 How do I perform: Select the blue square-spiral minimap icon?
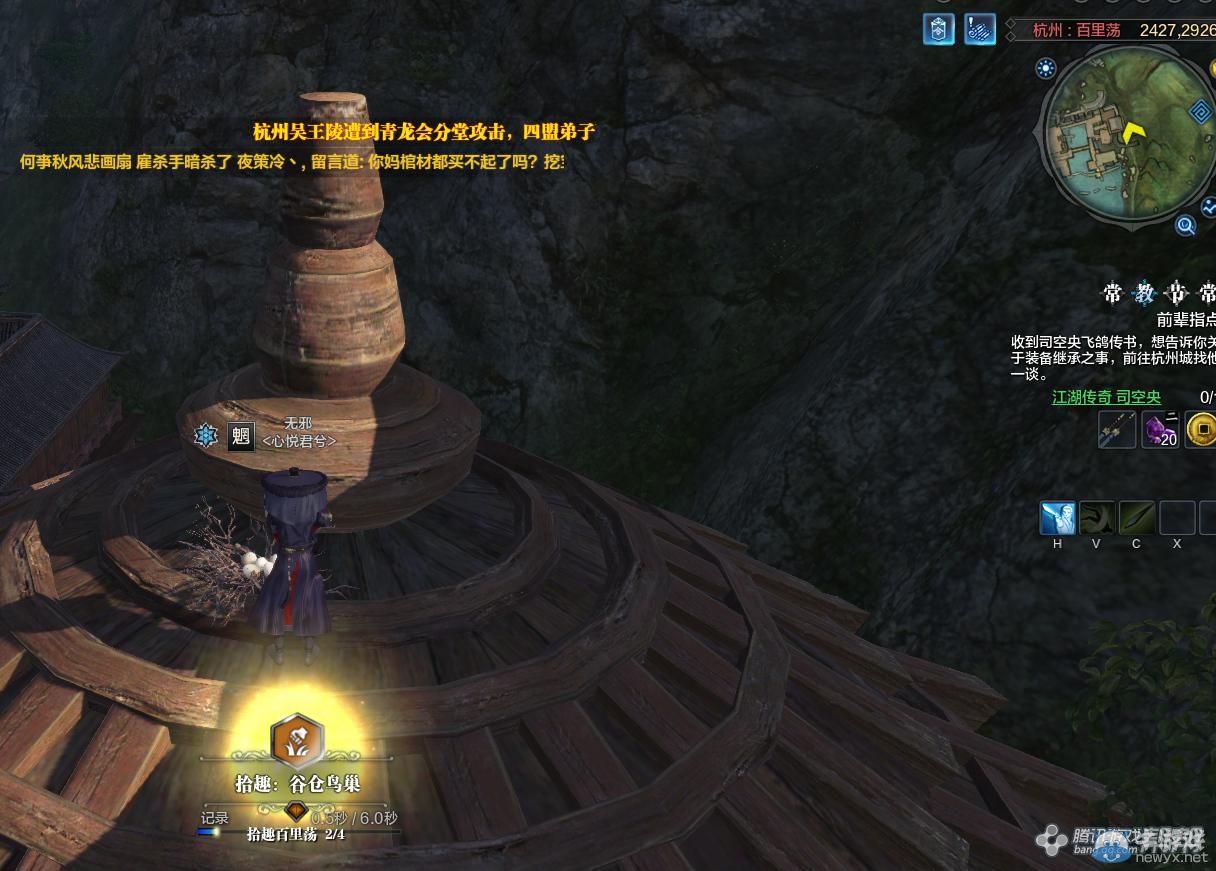1200,112
